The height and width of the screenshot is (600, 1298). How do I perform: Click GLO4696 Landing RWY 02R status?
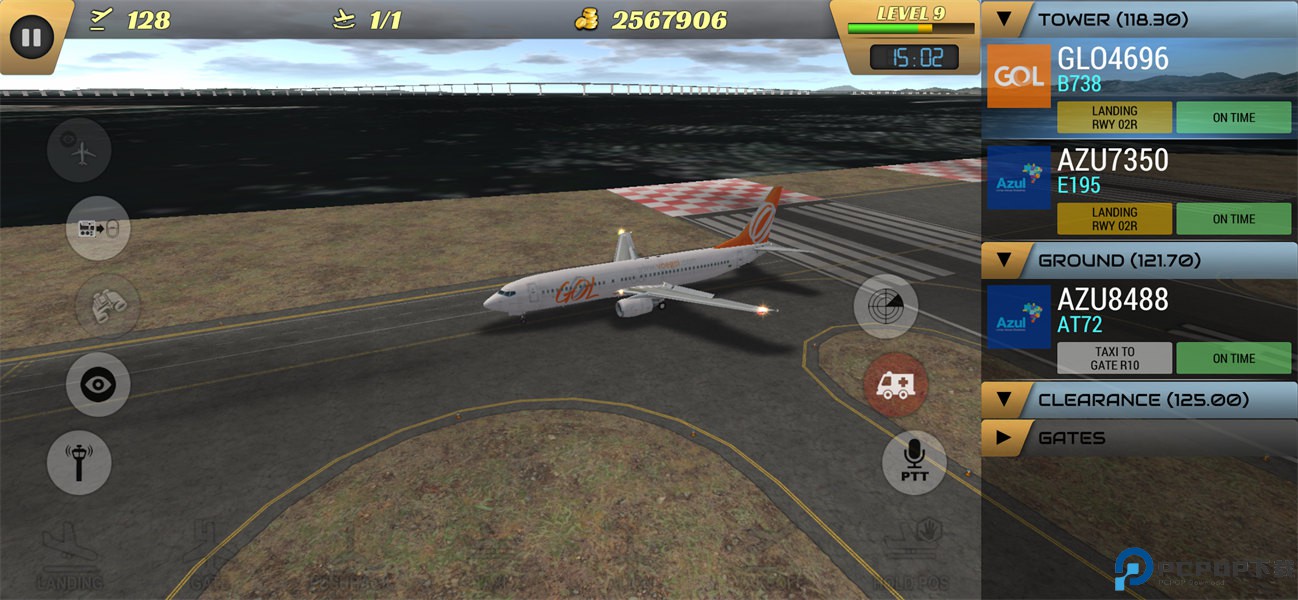pos(1114,118)
